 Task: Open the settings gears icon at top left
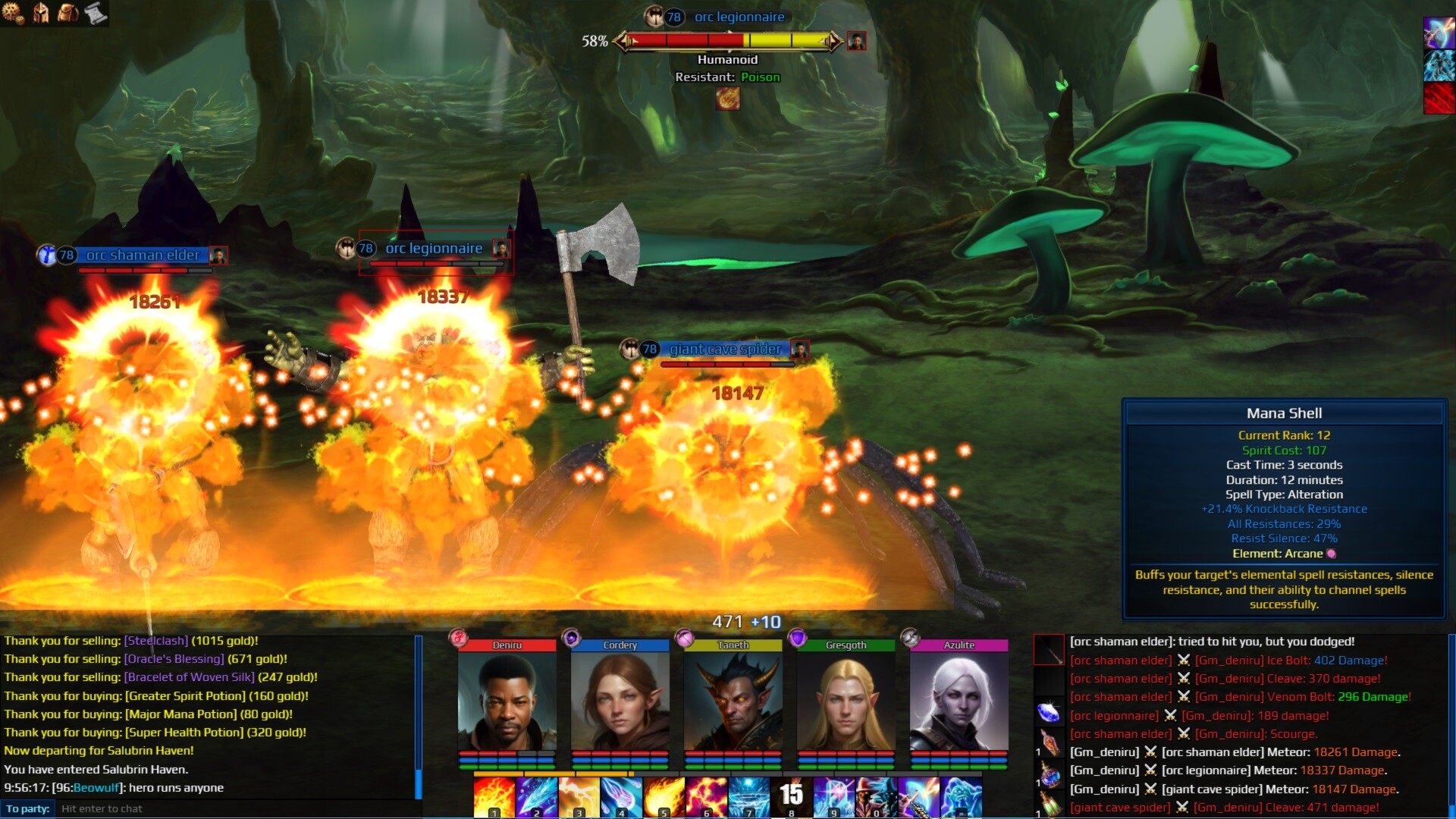click(14, 13)
